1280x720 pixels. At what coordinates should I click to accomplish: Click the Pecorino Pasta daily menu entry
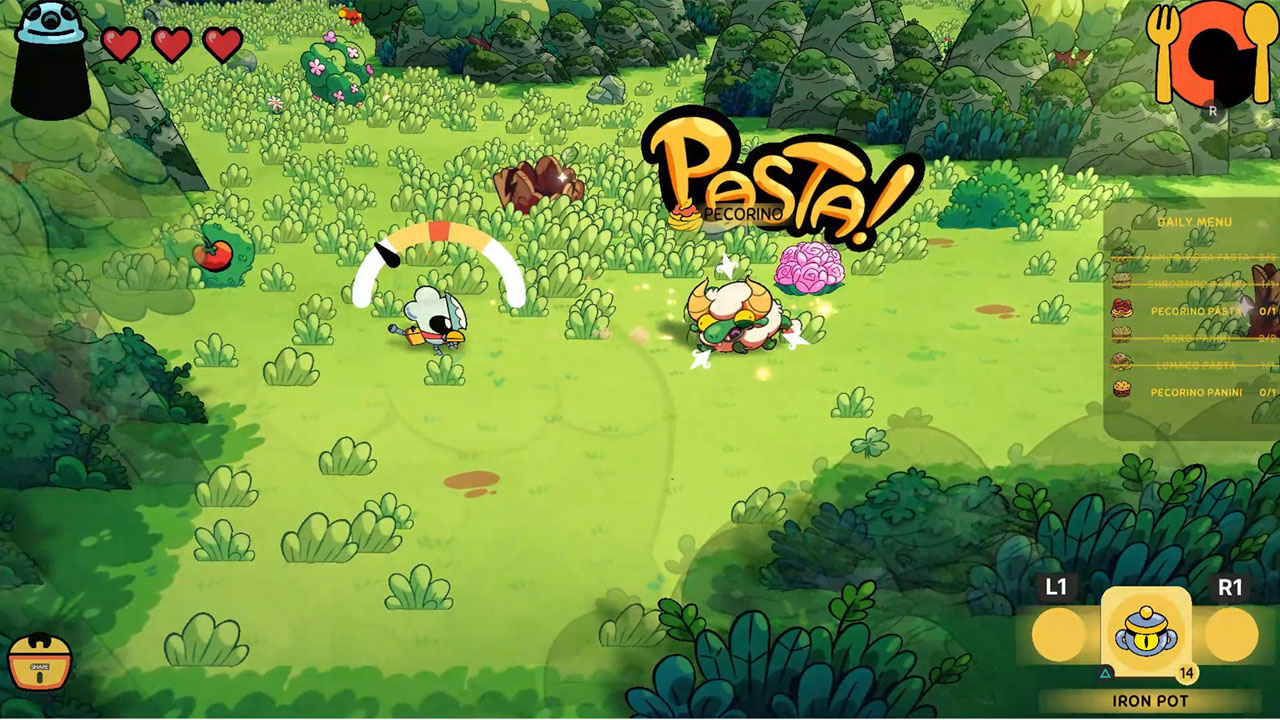click(1193, 311)
